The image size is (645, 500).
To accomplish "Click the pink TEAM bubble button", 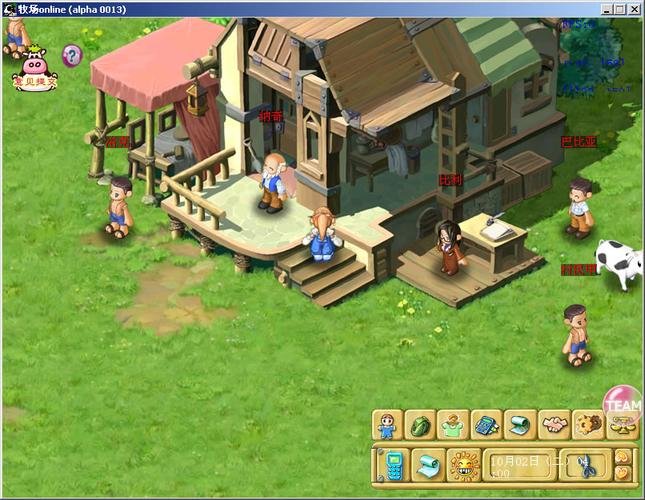I will click(623, 403).
